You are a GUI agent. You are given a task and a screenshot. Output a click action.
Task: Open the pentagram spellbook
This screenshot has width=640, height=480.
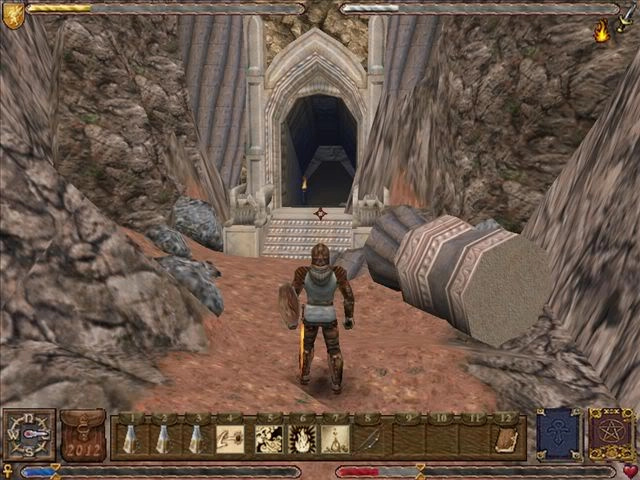tap(610, 434)
